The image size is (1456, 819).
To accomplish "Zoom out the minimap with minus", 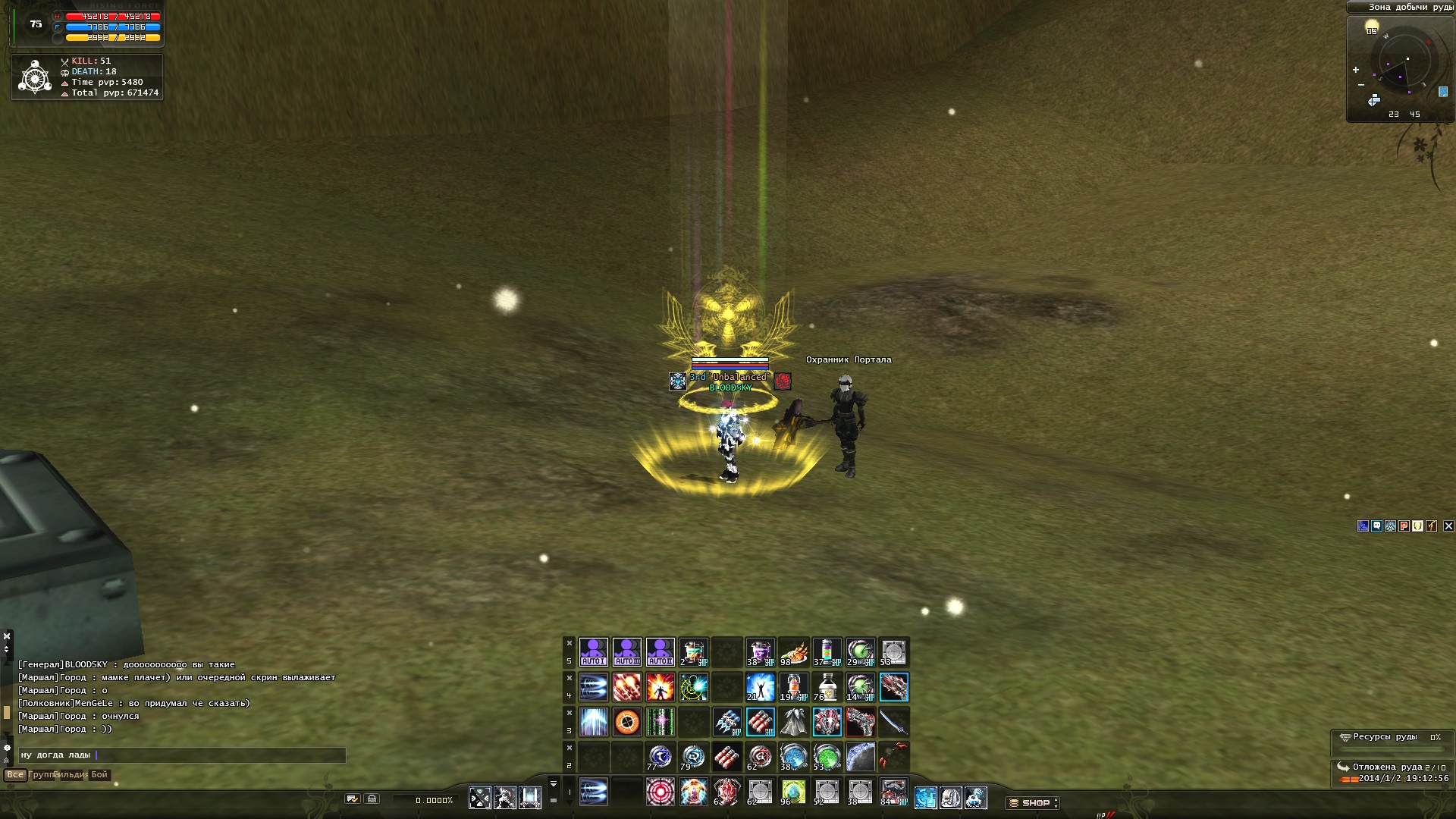I will pos(1361,85).
